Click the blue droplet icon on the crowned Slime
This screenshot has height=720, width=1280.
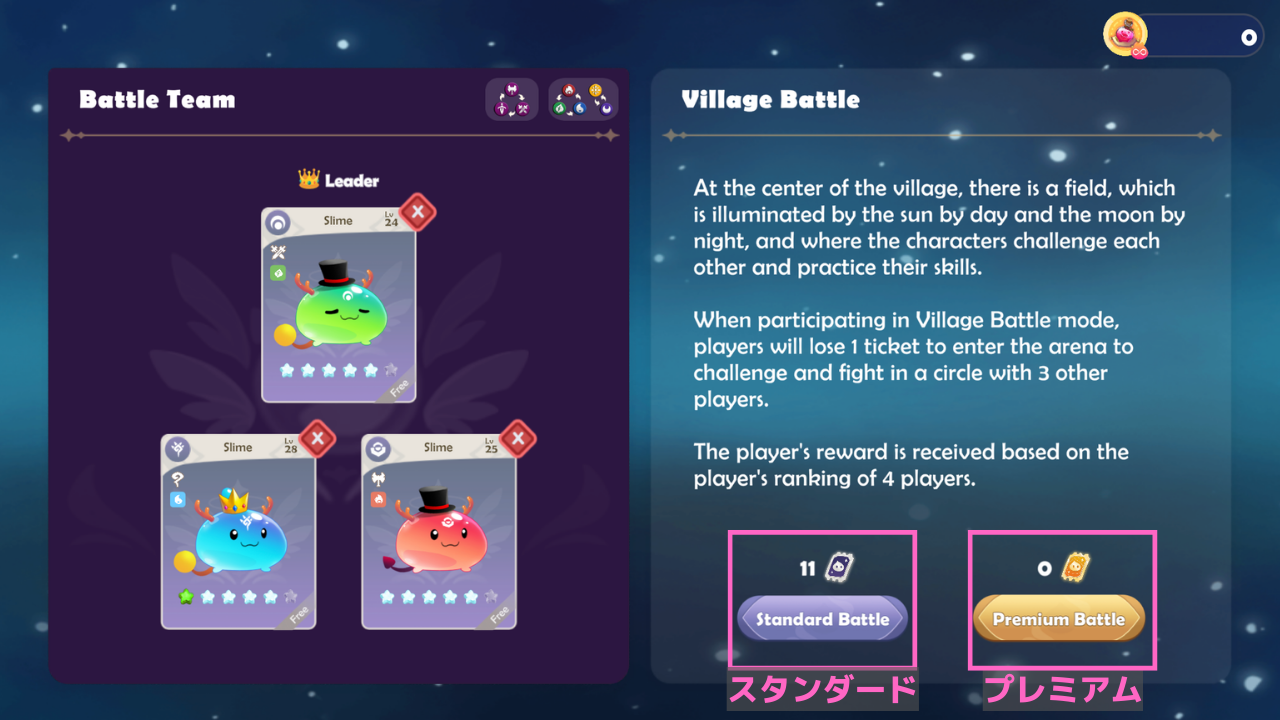click(x=178, y=497)
